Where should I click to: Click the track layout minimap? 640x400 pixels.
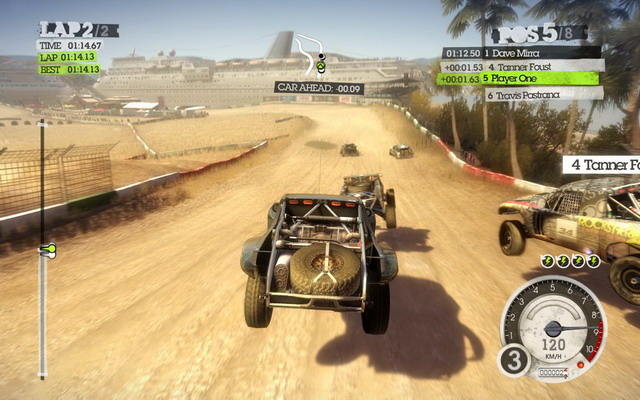(313, 55)
